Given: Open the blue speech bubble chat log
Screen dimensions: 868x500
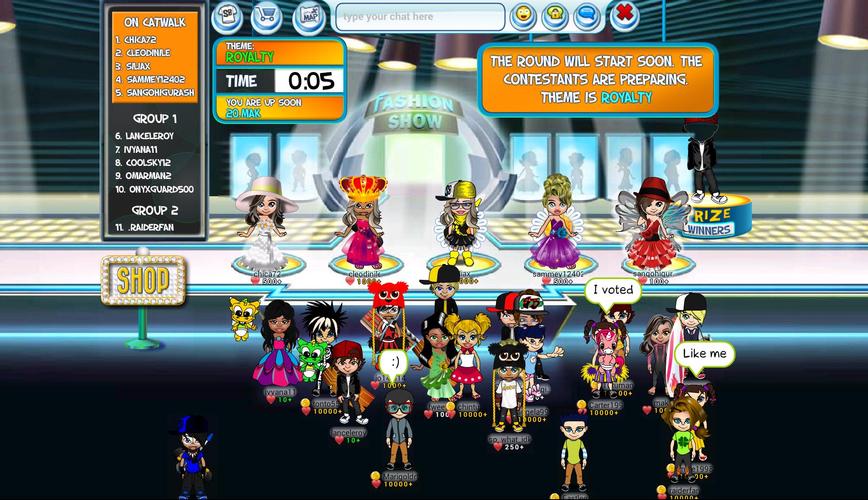Looking at the screenshot, I should pos(588,16).
